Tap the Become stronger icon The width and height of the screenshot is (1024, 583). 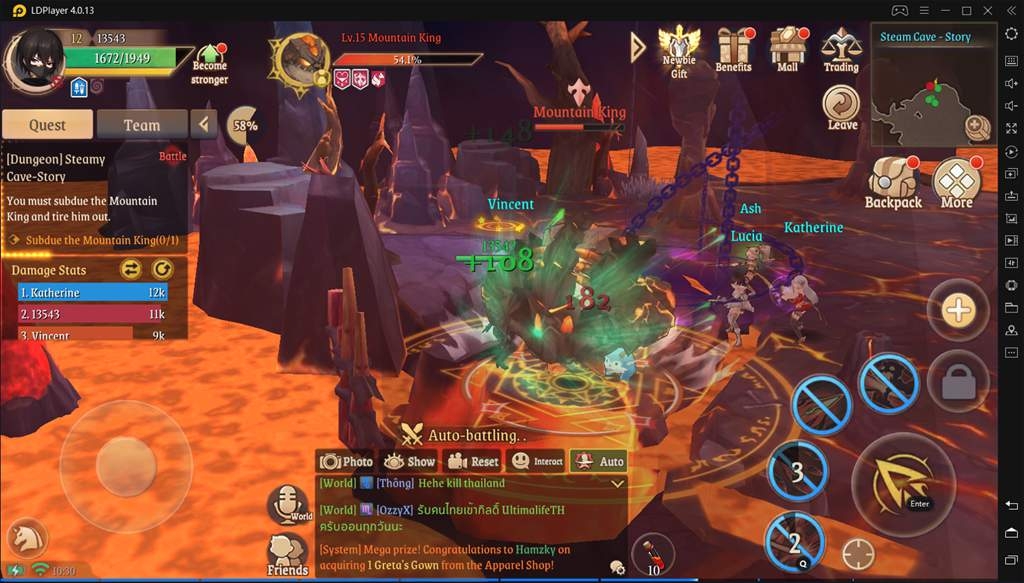point(210,62)
